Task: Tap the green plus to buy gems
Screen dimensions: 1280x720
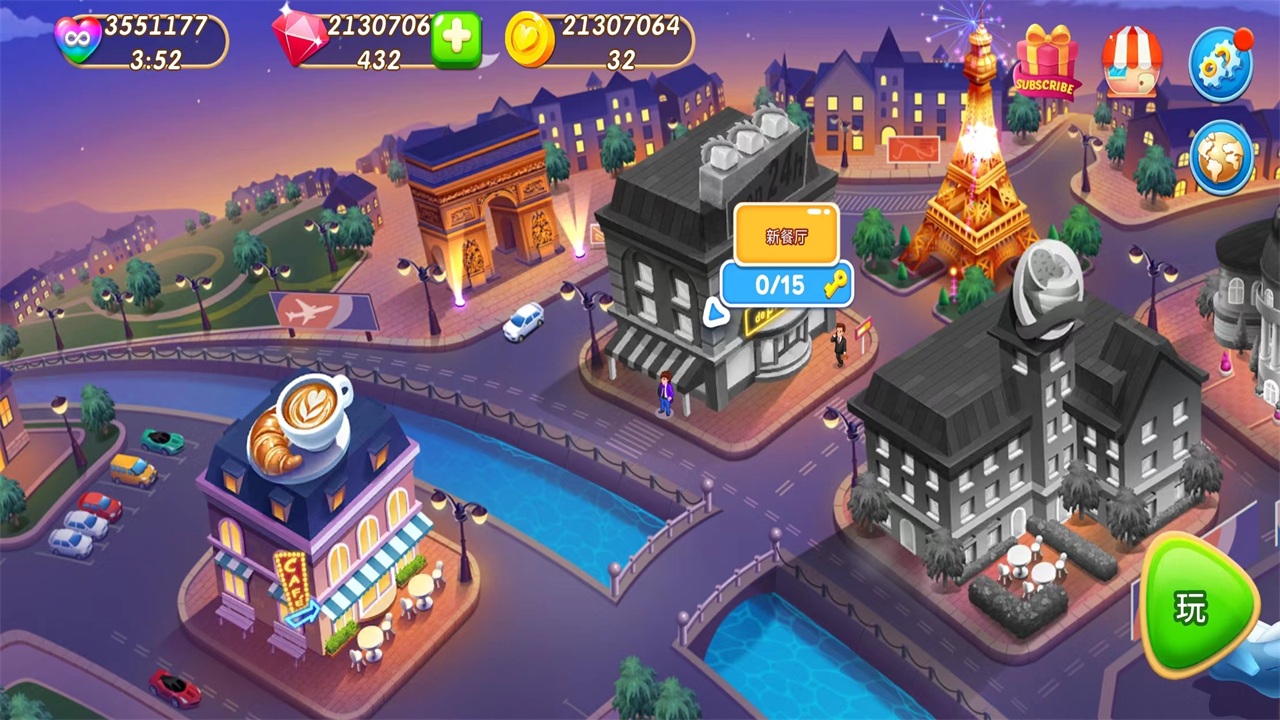Action: pyautogui.click(x=456, y=40)
